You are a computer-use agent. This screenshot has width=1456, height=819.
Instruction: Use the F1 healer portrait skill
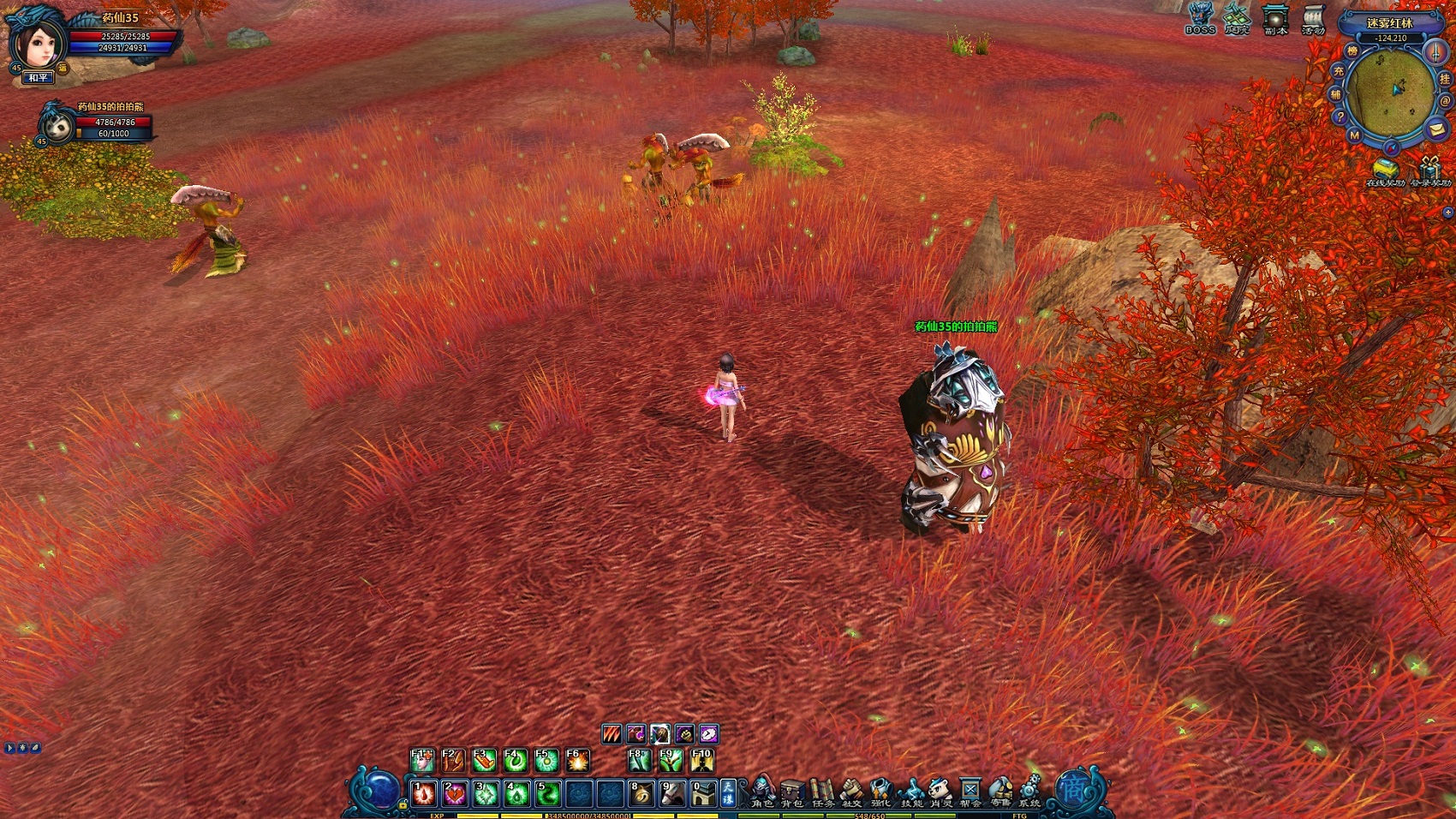click(422, 761)
